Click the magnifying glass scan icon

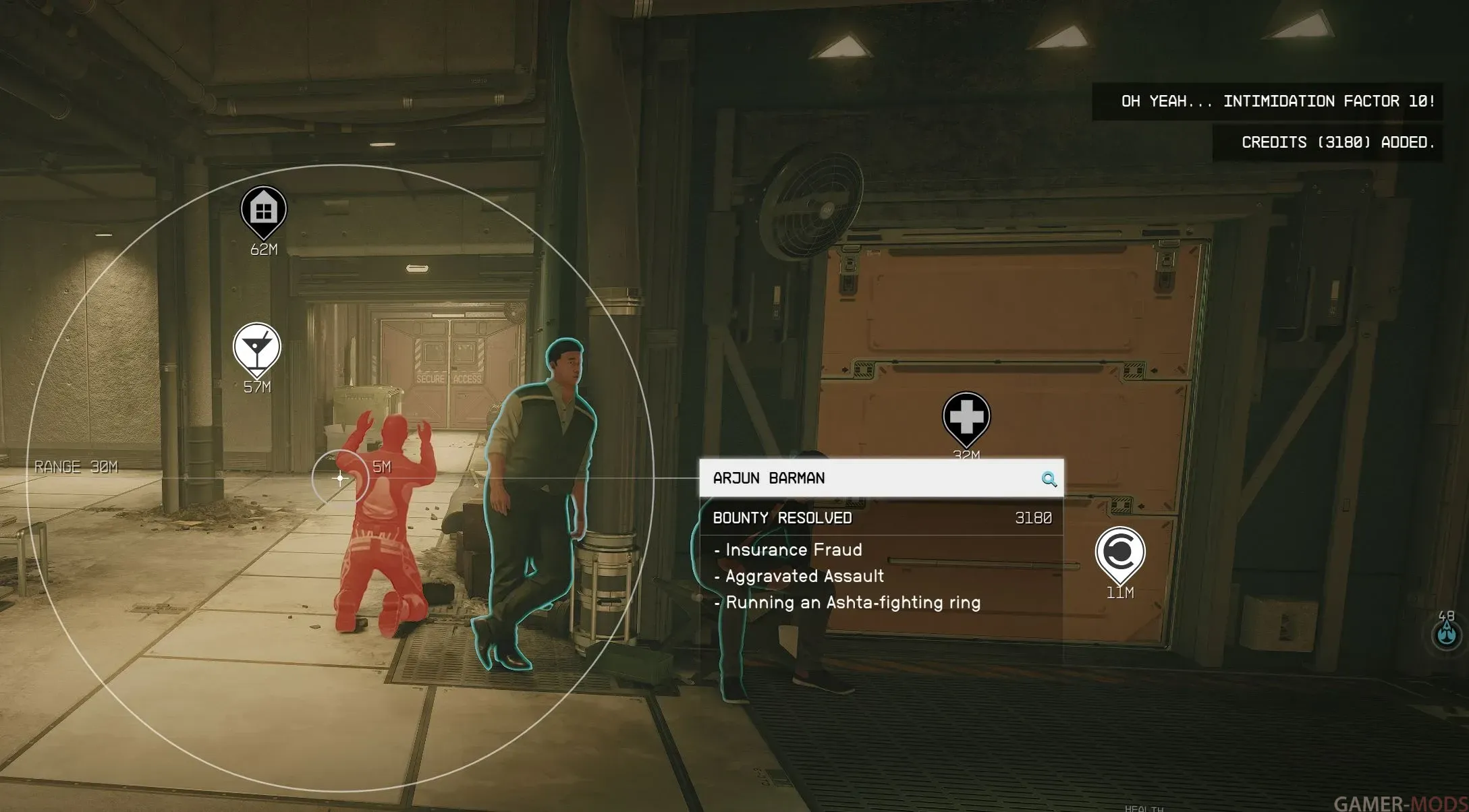click(1049, 480)
